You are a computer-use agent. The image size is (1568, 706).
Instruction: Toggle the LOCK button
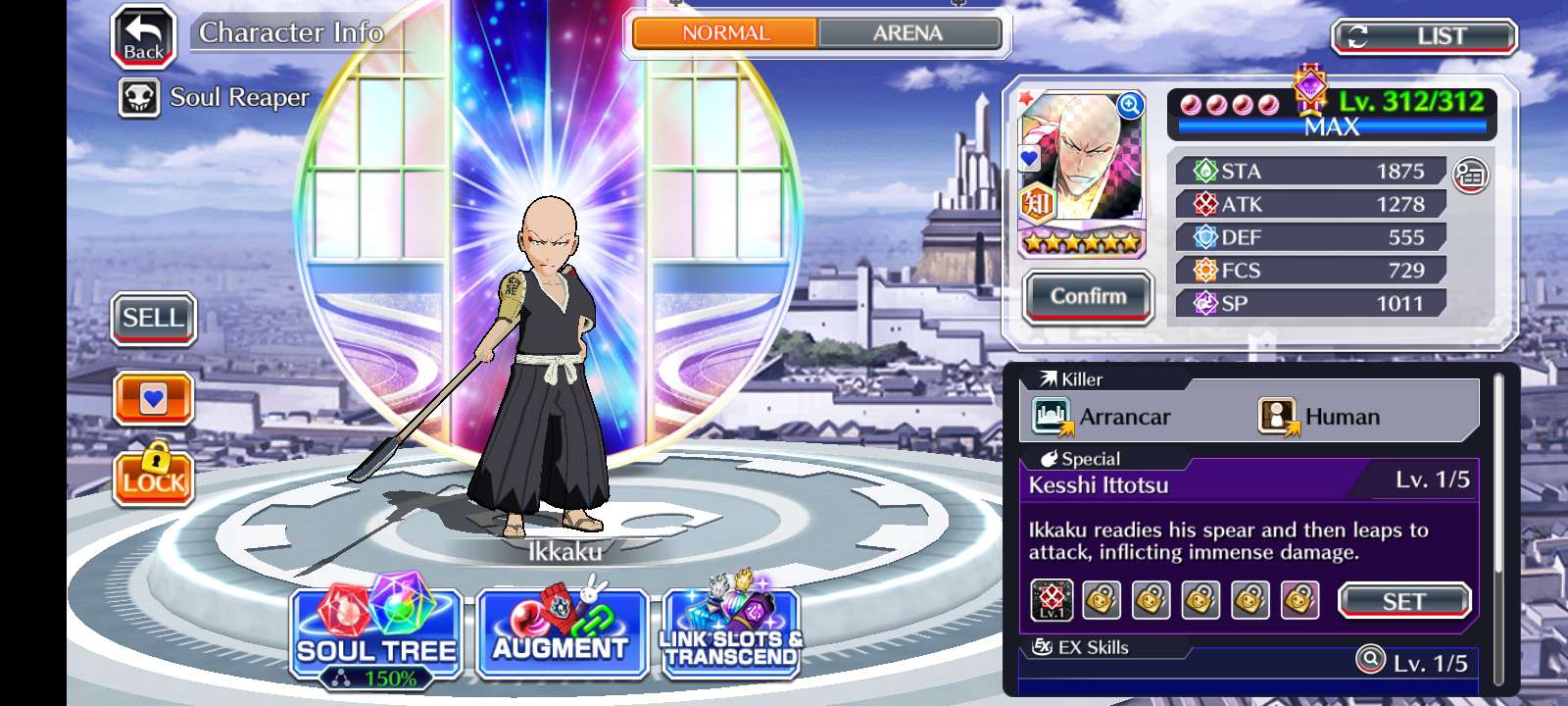pos(153,476)
